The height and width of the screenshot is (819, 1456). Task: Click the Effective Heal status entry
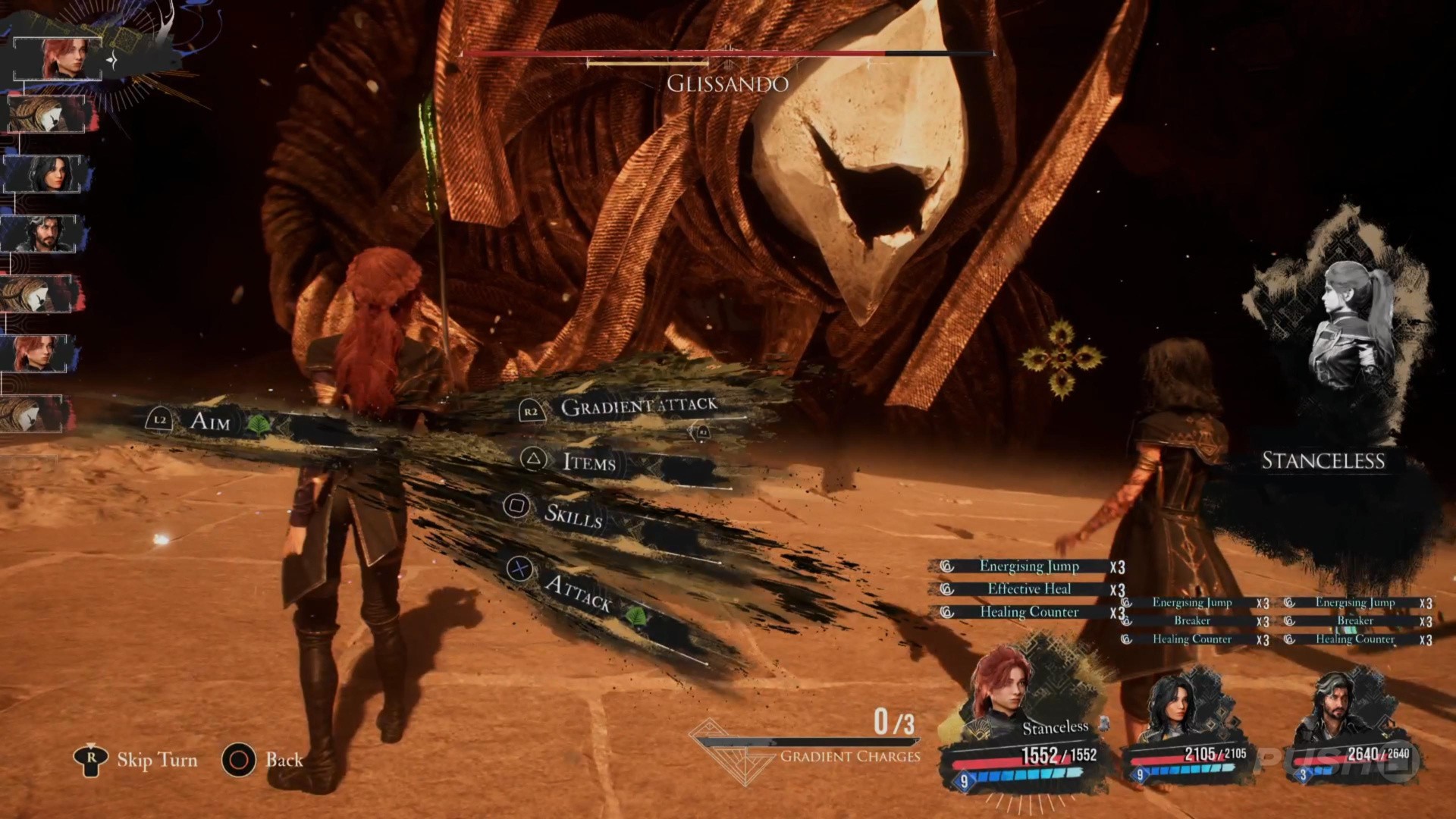pos(1028,589)
